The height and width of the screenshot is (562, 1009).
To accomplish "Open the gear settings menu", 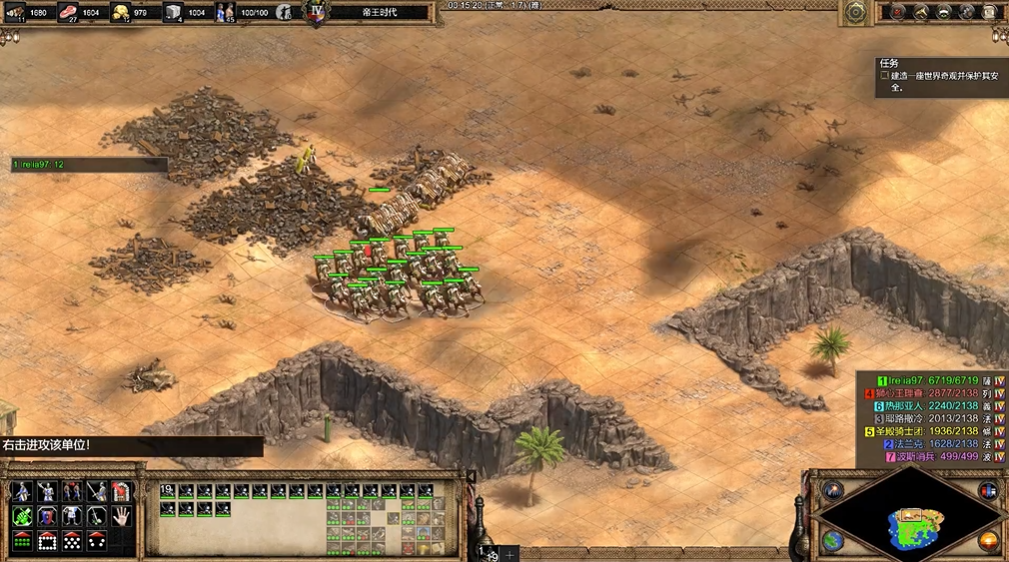I will click(x=856, y=13).
